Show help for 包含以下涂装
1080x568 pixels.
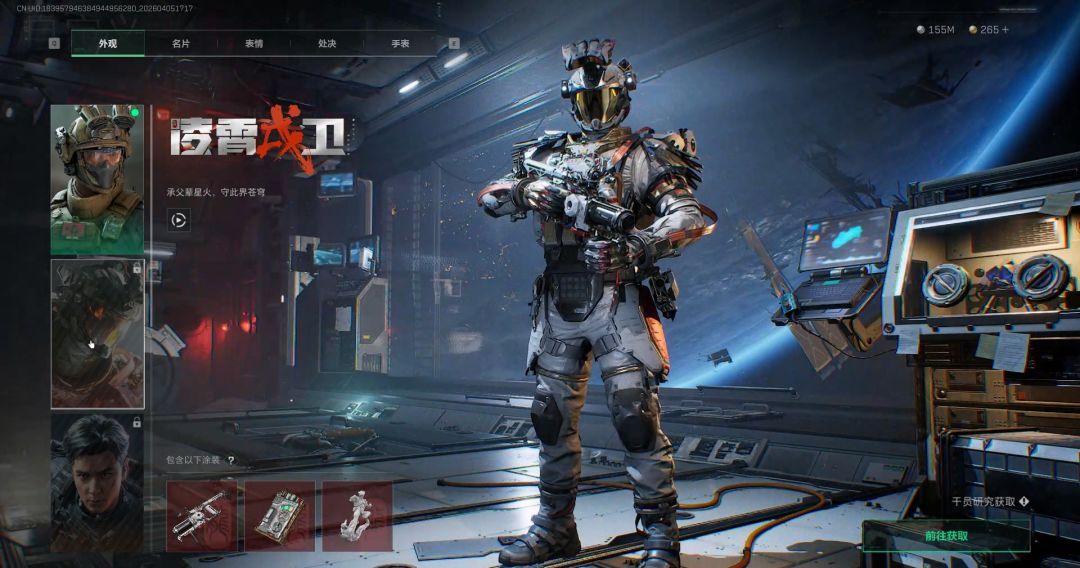(231, 461)
